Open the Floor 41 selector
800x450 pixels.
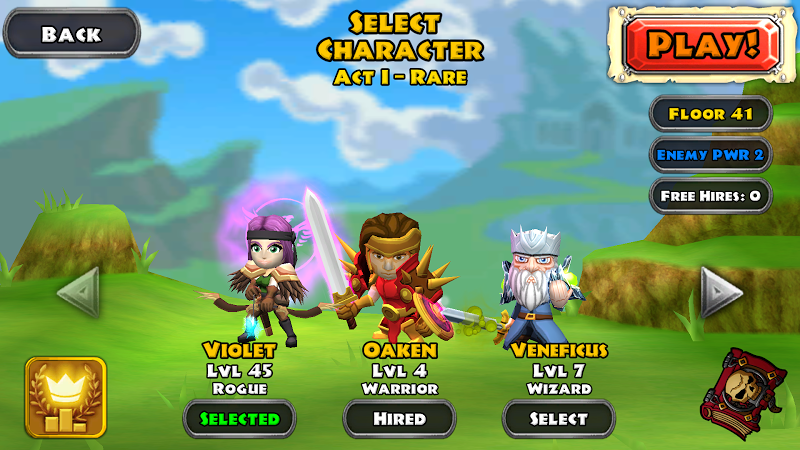(x=711, y=114)
